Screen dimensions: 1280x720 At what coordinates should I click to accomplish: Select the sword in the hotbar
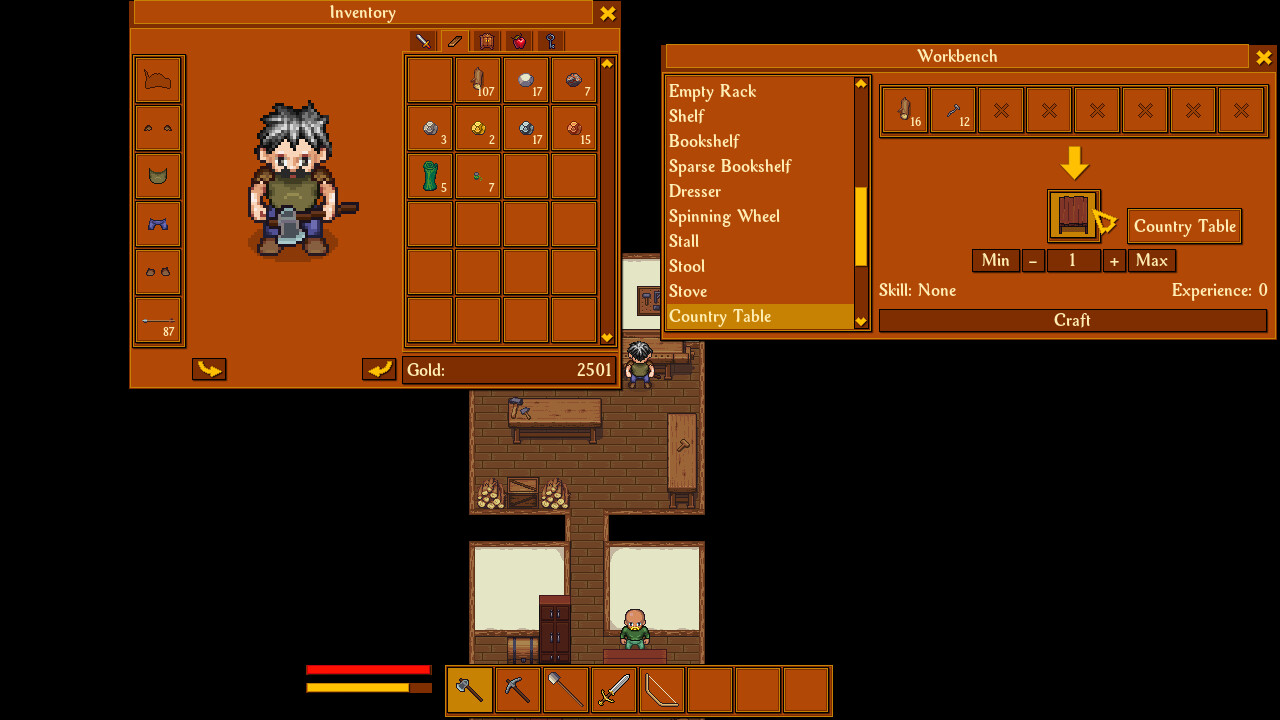[613, 690]
